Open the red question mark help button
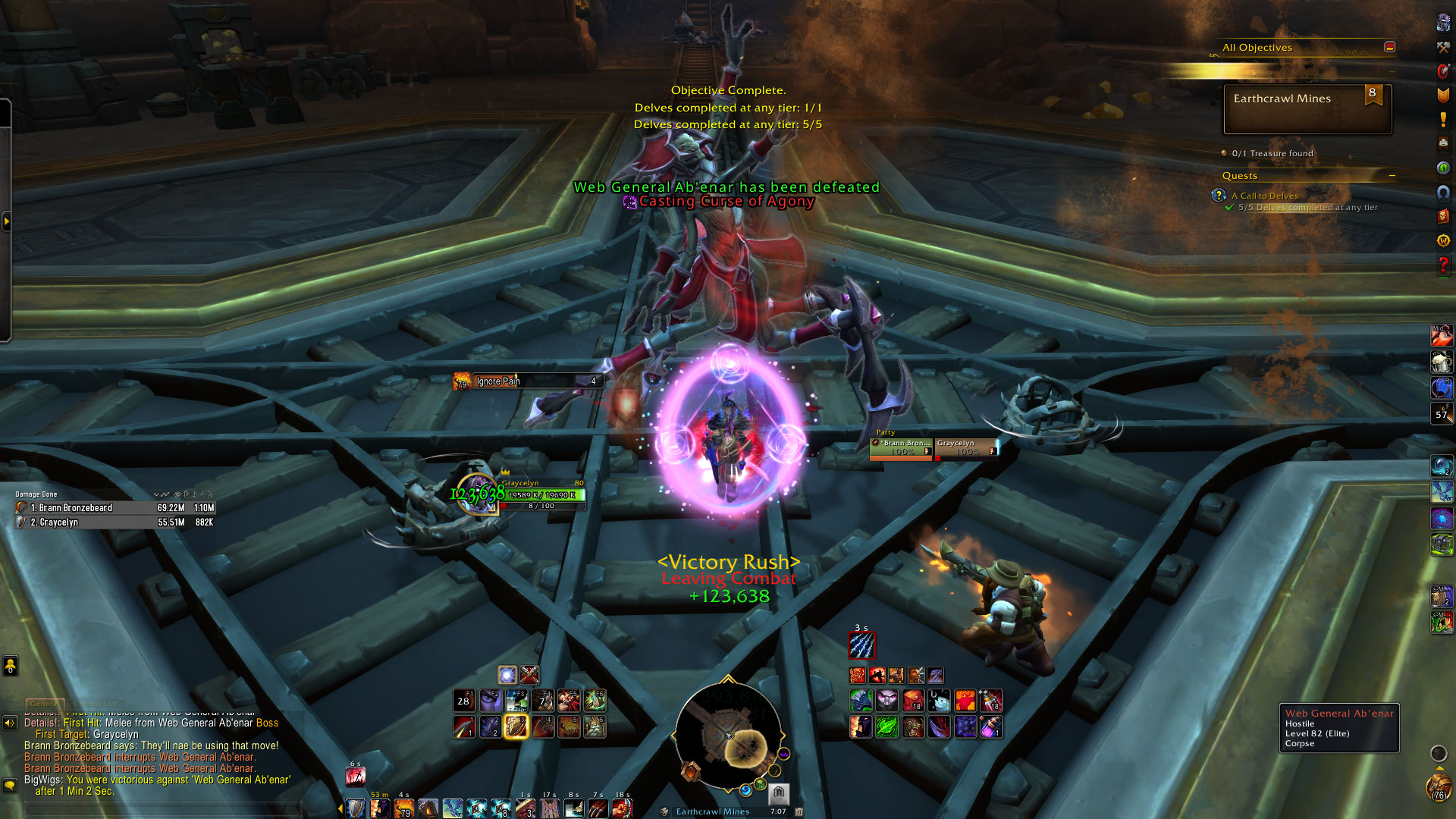Viewport: 1456px width, 819px height. coord(1443,265)
